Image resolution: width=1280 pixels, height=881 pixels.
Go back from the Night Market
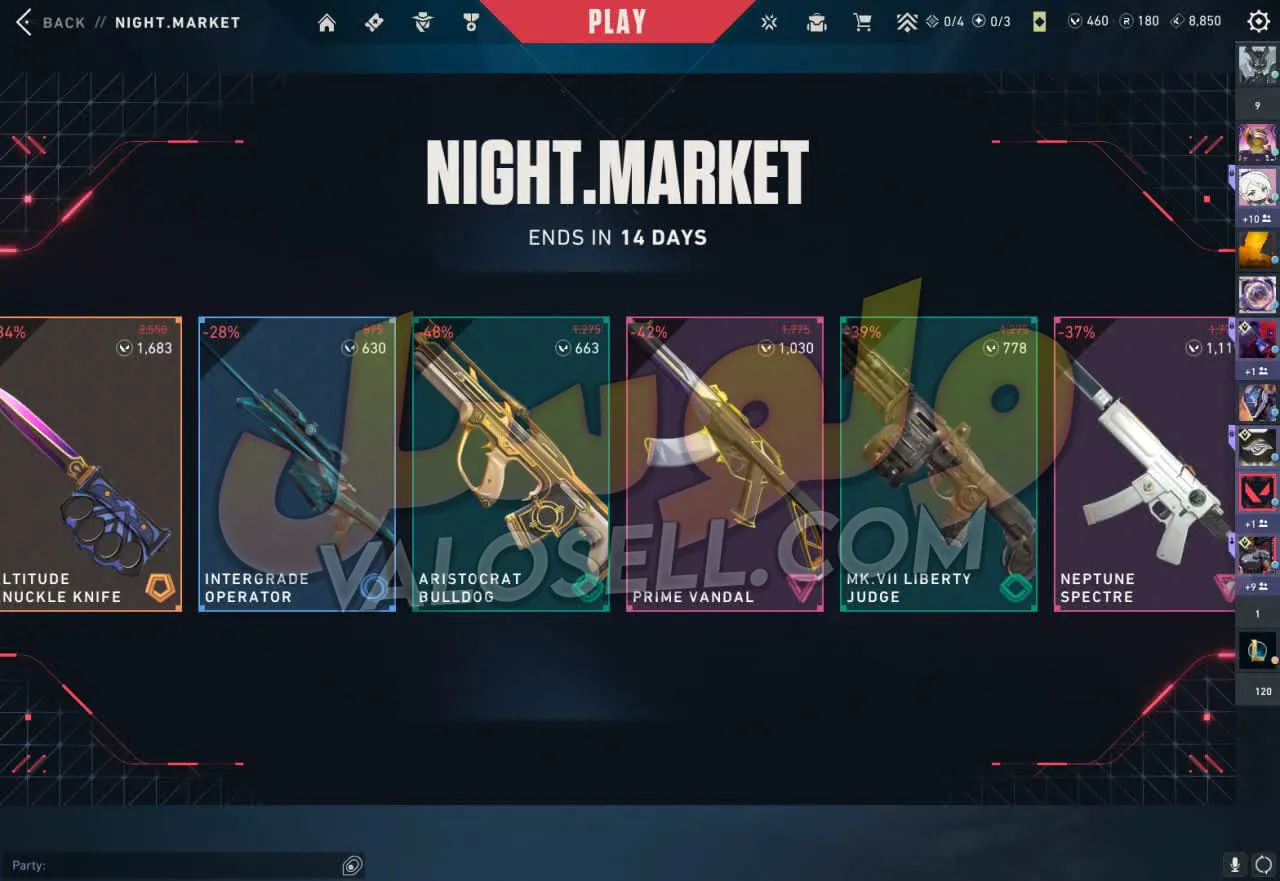52,22
